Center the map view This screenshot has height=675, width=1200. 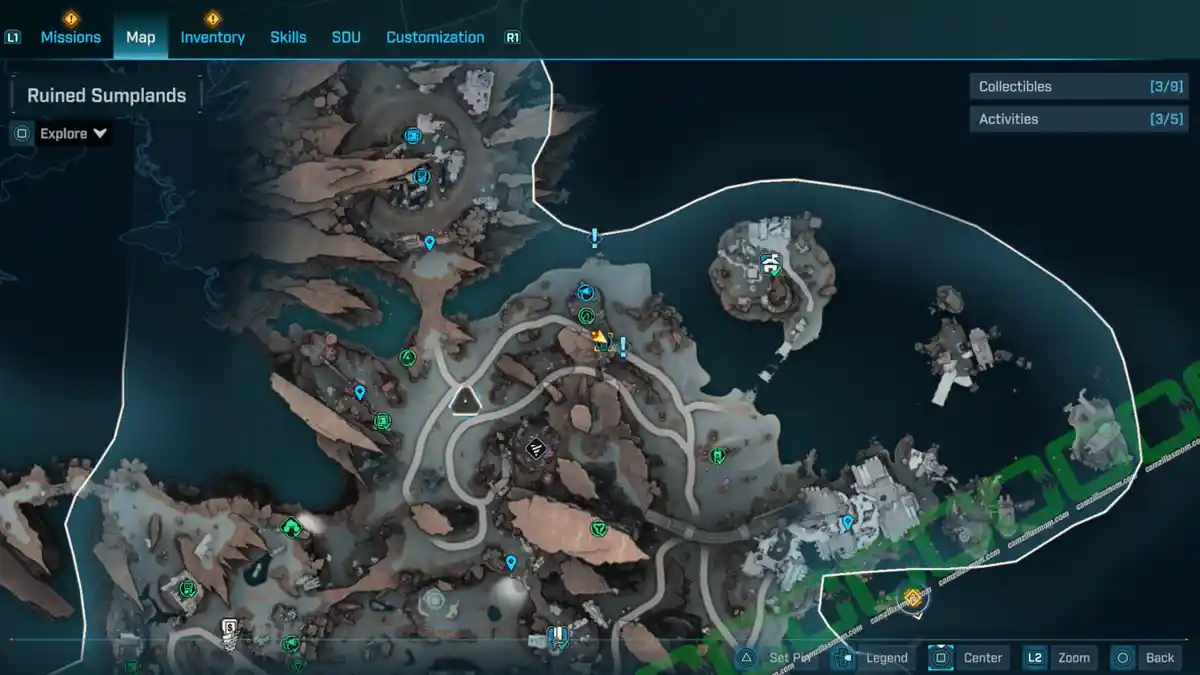click(968, 657)
